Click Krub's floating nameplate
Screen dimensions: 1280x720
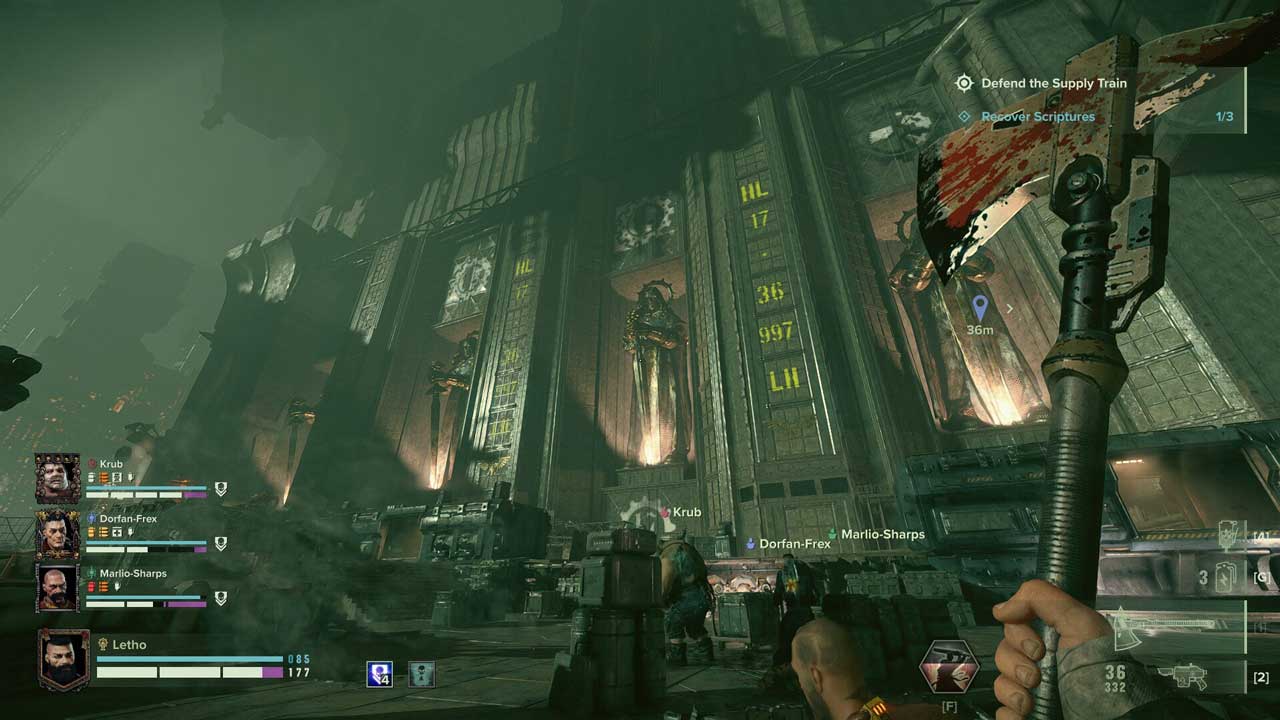(685, 512)
